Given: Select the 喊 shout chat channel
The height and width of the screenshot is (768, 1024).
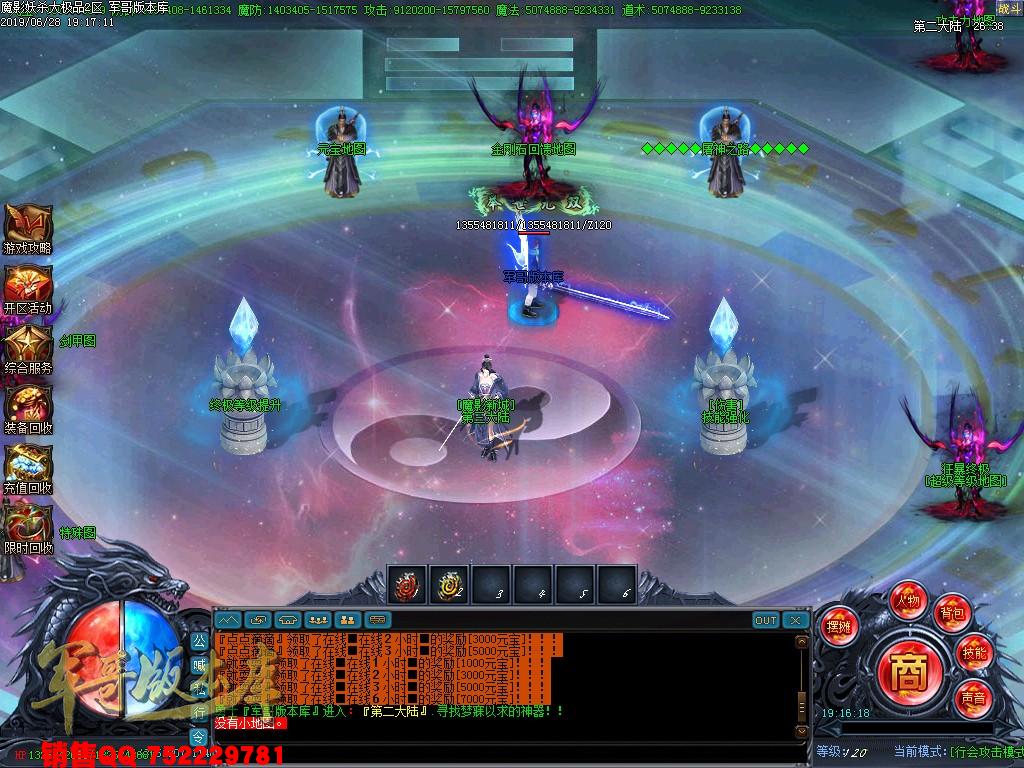Looking at the screenshot, I should (x=199, y=665).
